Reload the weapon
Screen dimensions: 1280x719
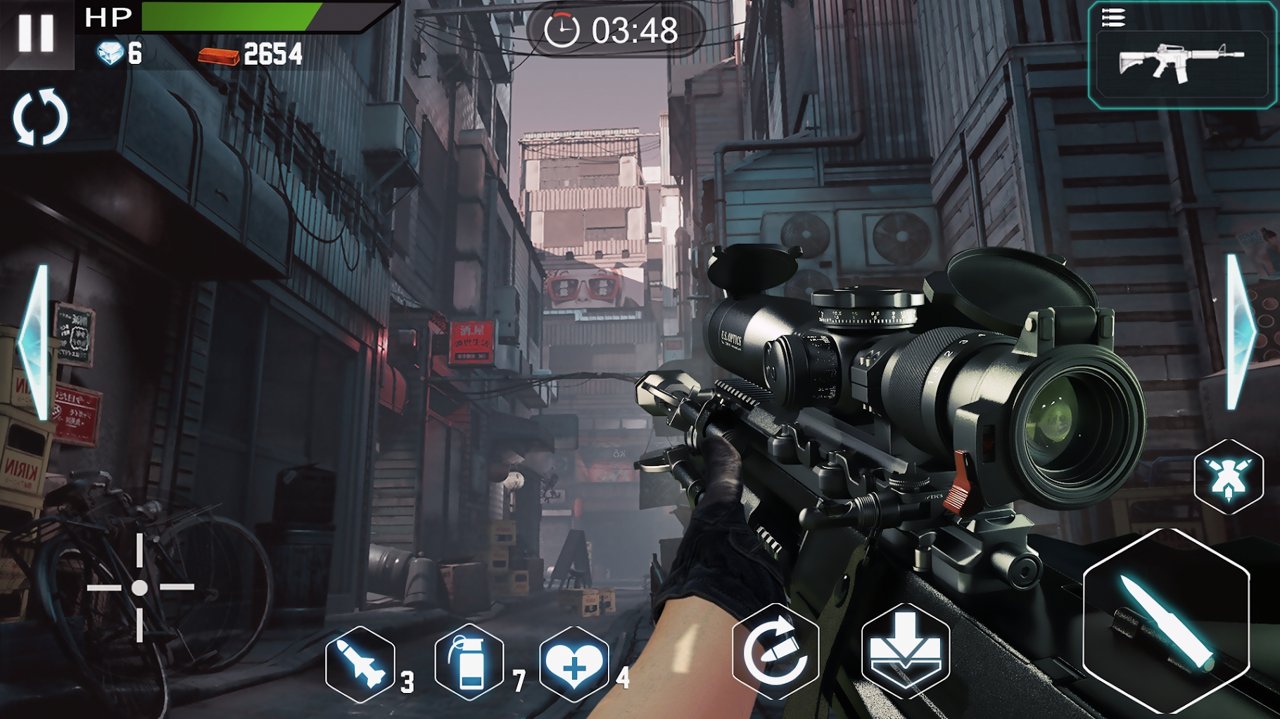pyautogui.click(x=775, y=652)
